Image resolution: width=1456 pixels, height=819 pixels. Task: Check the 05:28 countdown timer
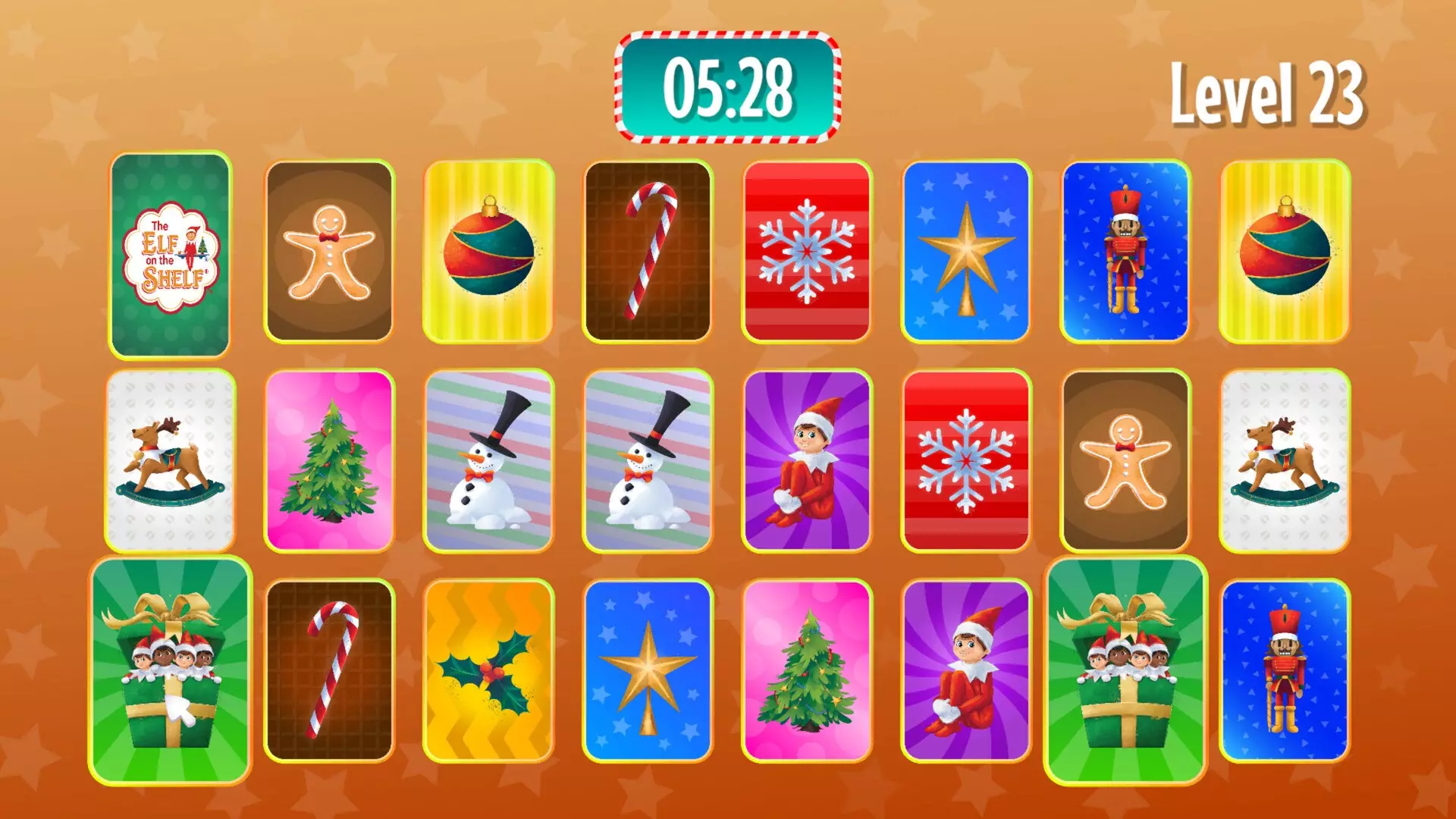click(x=728, y=87)
